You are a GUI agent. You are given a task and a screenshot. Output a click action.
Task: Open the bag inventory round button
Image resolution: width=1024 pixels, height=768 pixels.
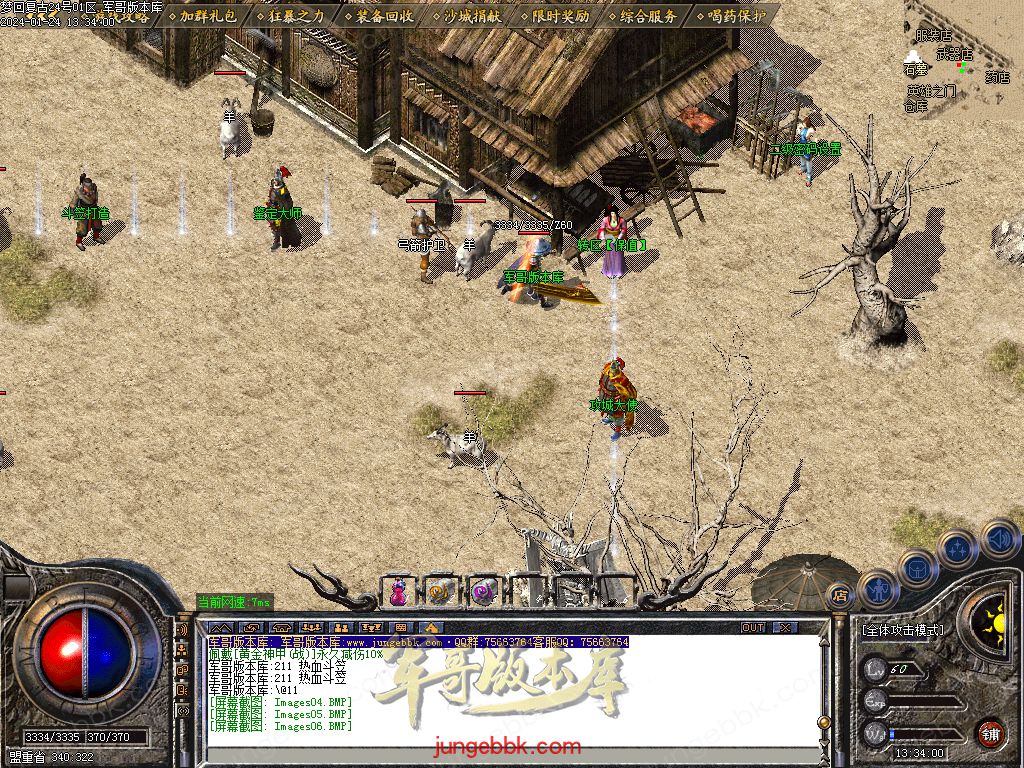917,567
